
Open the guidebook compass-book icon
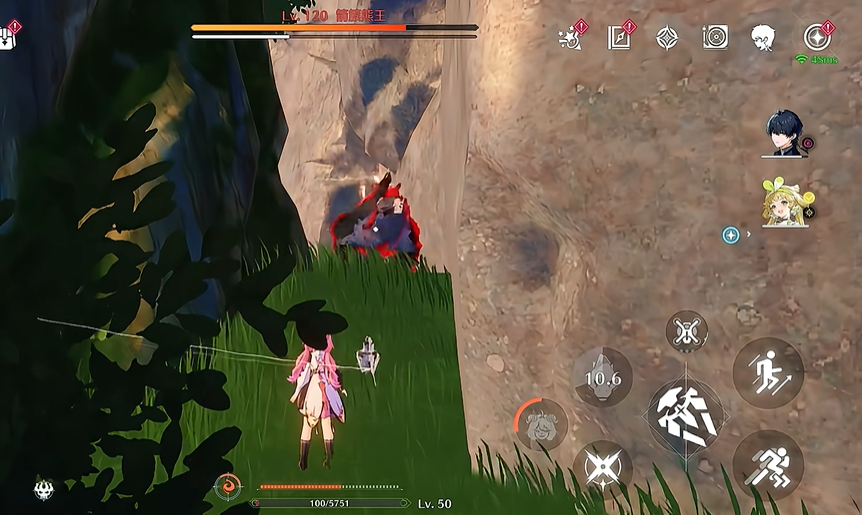(619, 38)
